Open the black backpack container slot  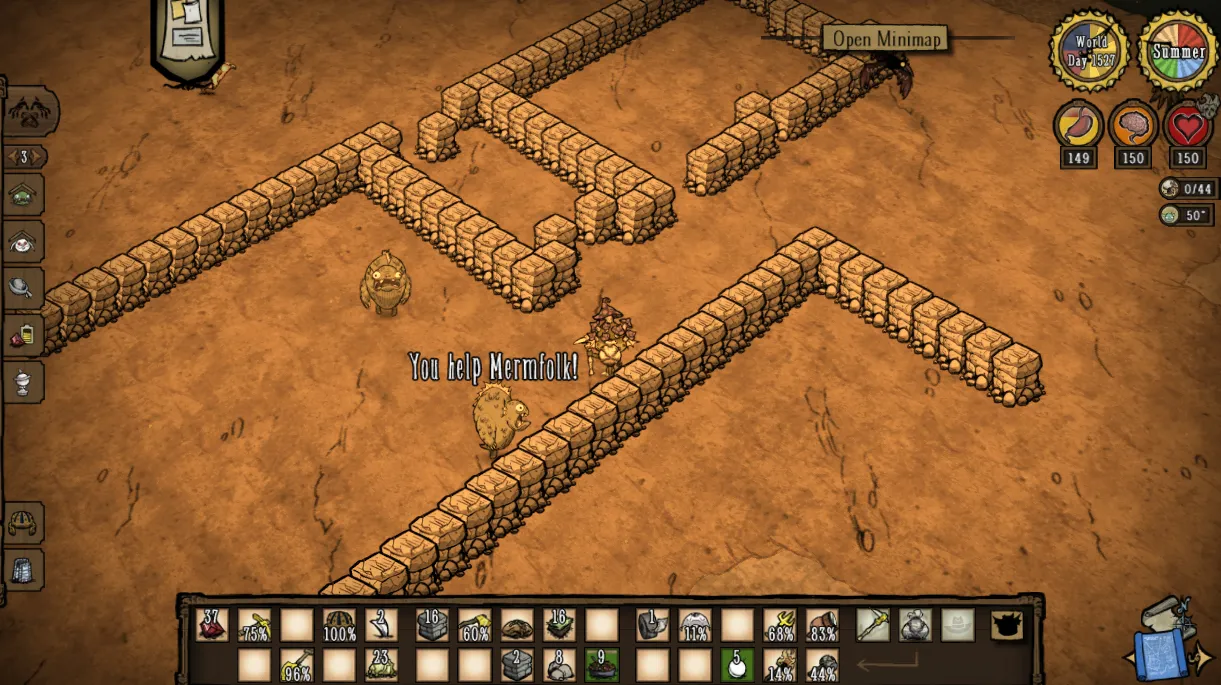pos(1006,625)
